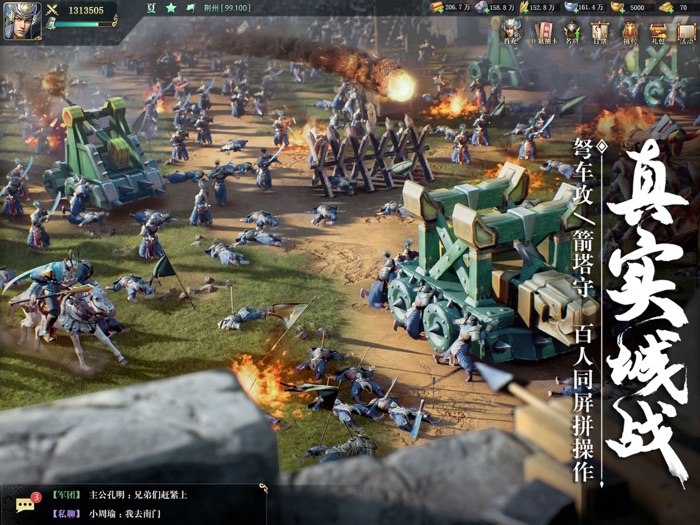The width and height of the screenshot is (700, 525).
Task: Open the 首充 first recharge offer
Action: (x=511, y=32)
